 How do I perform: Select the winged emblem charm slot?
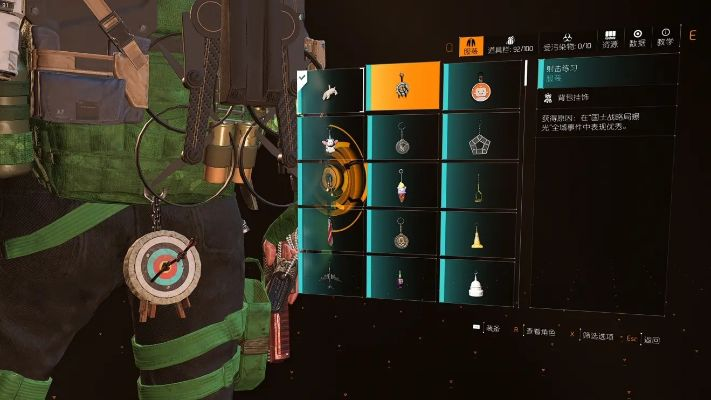coord(330,275)
